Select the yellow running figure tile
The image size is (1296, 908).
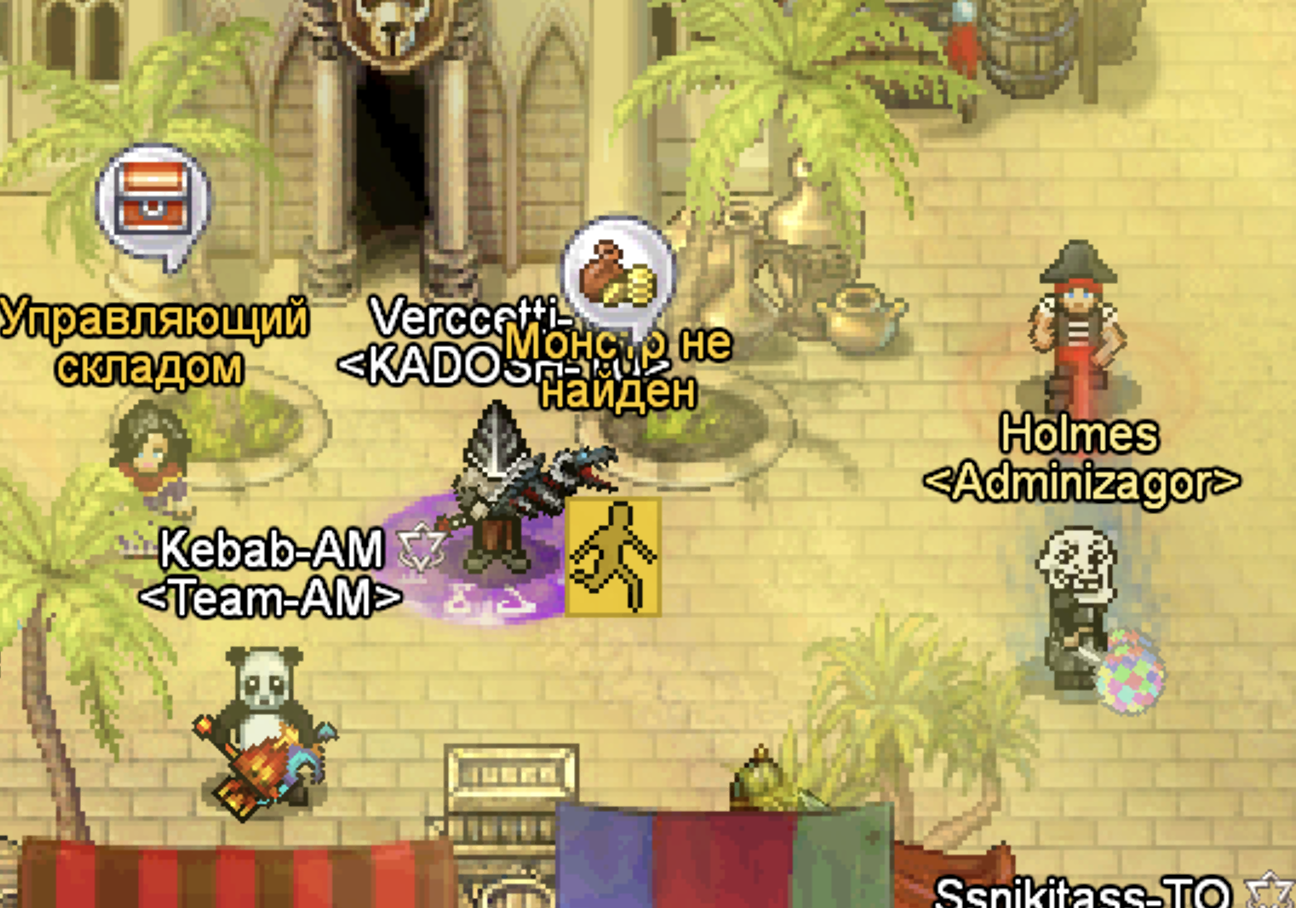(613, 556)
